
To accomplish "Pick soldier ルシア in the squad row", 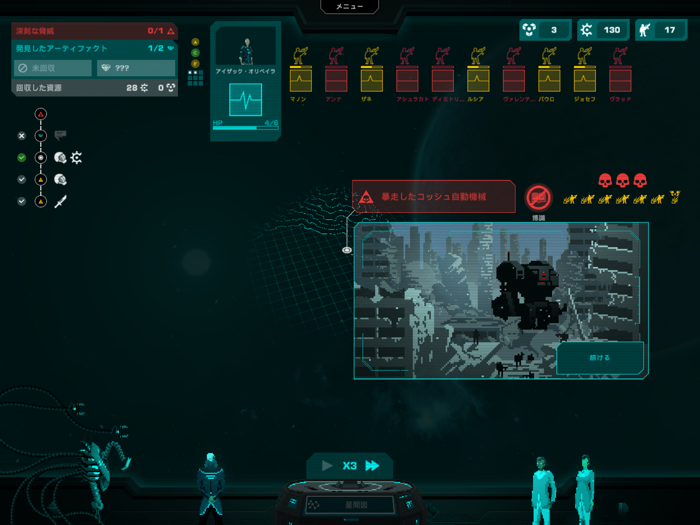I will pos(478,77).
